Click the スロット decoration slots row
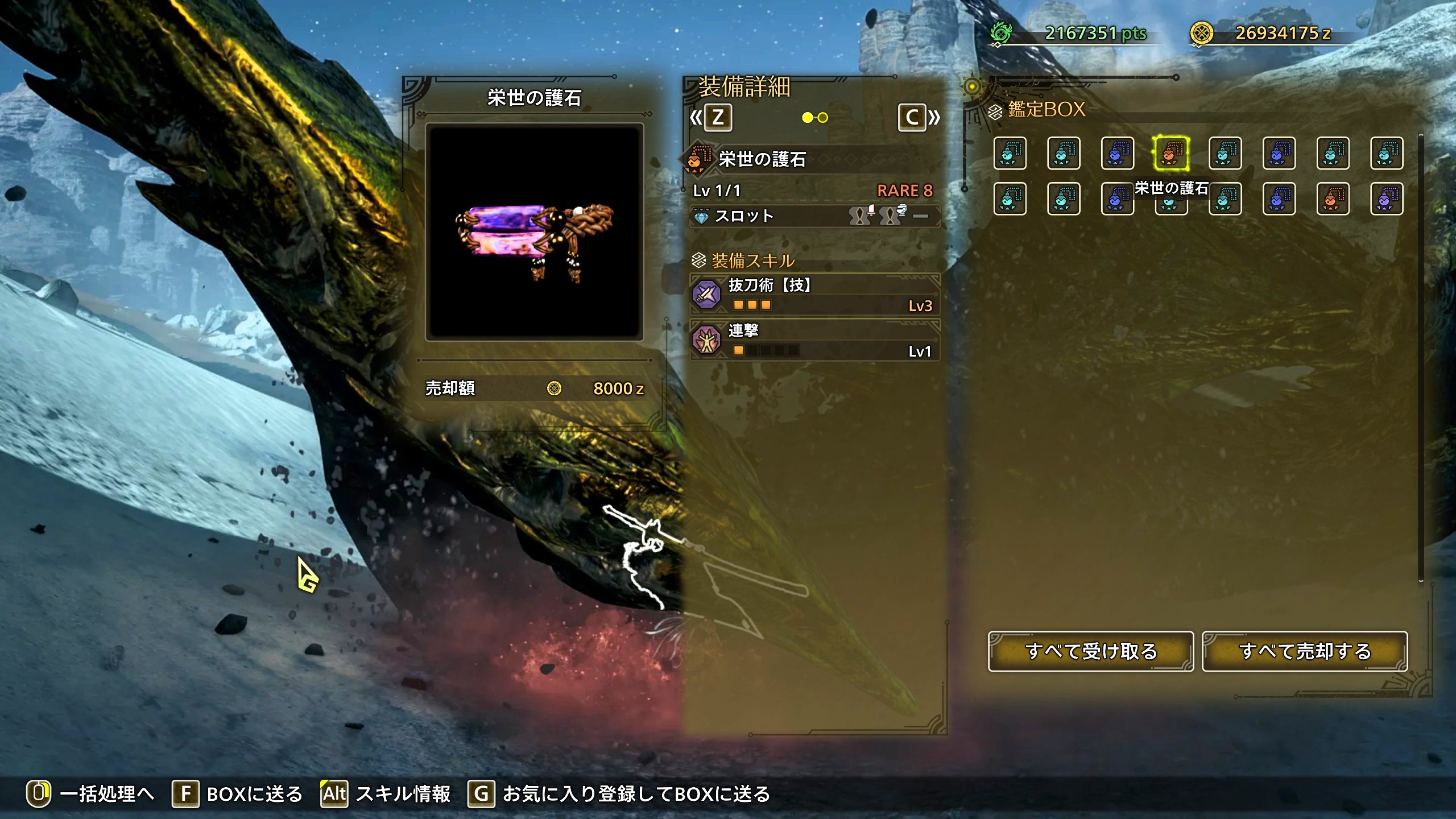The image size is (1456, 819). pyautogui.click(x=814, y=216)
